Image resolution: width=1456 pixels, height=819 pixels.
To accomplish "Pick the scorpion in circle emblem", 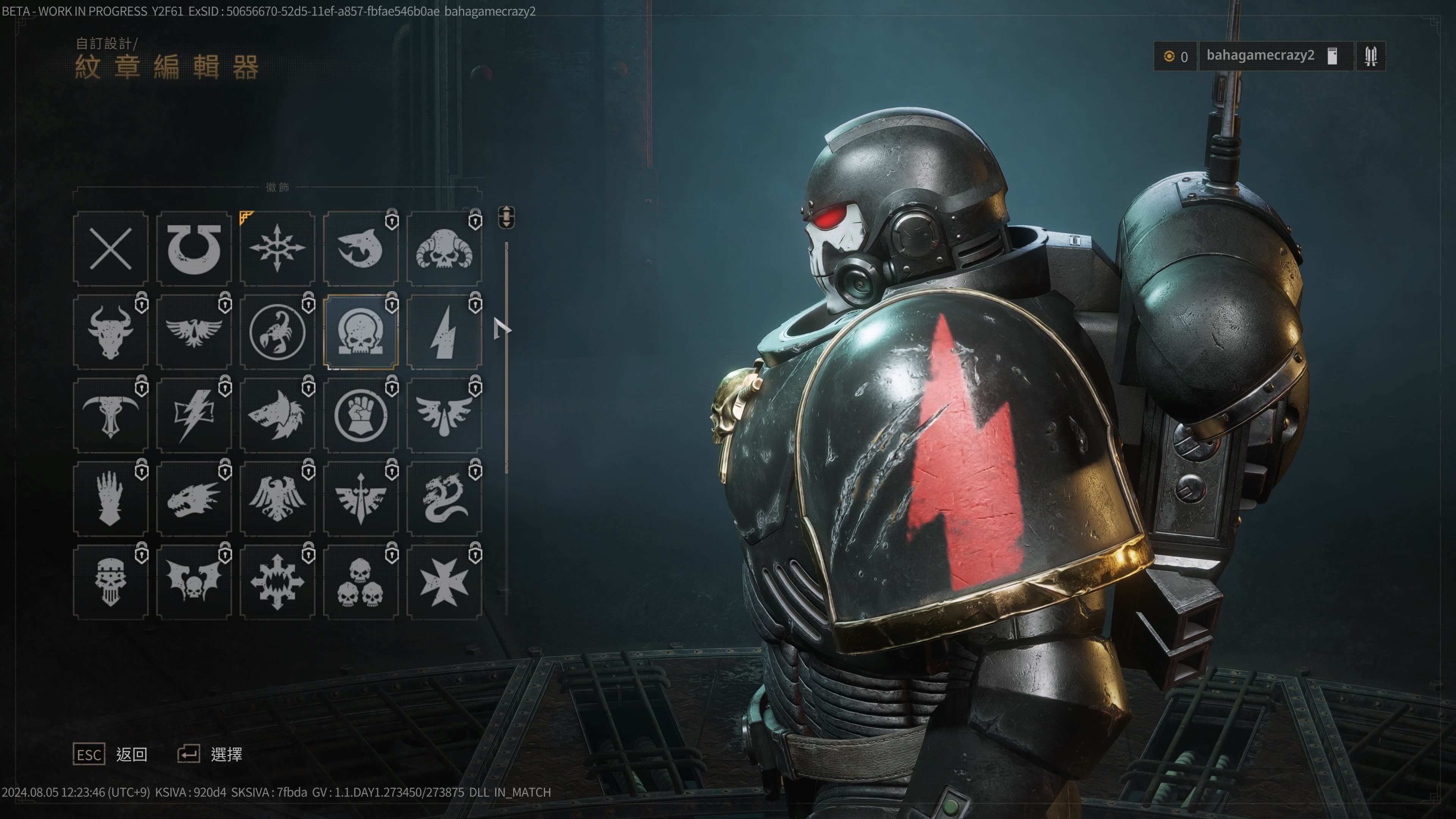I will (x=277, y=332).
